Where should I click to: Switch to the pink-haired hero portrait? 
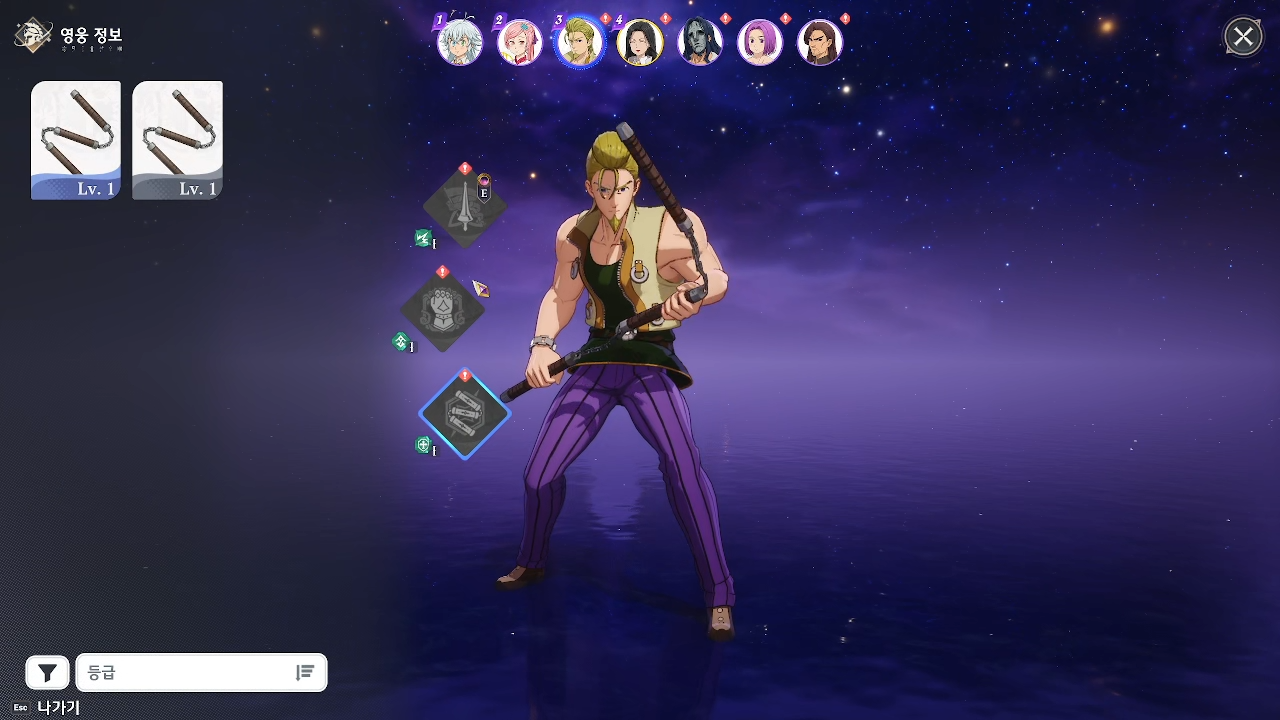coord(520,43)
